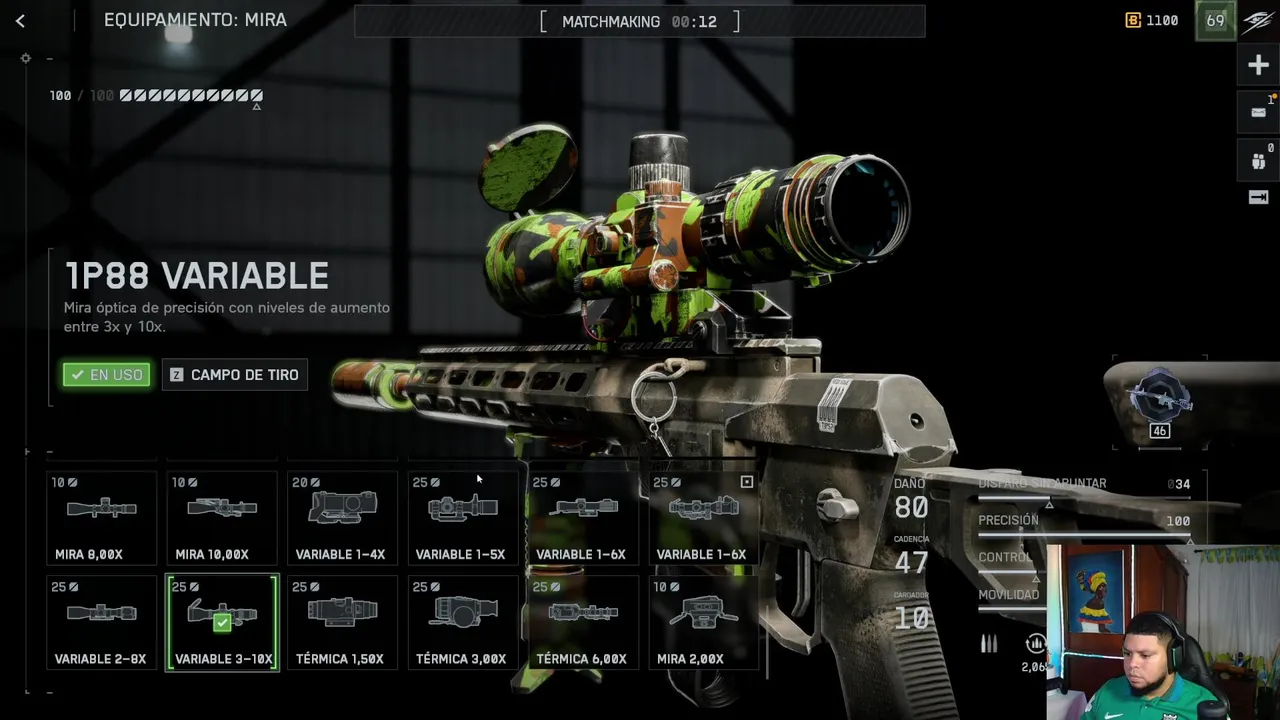Pick the VARIABLE 1-5X scope

(462, 518)
